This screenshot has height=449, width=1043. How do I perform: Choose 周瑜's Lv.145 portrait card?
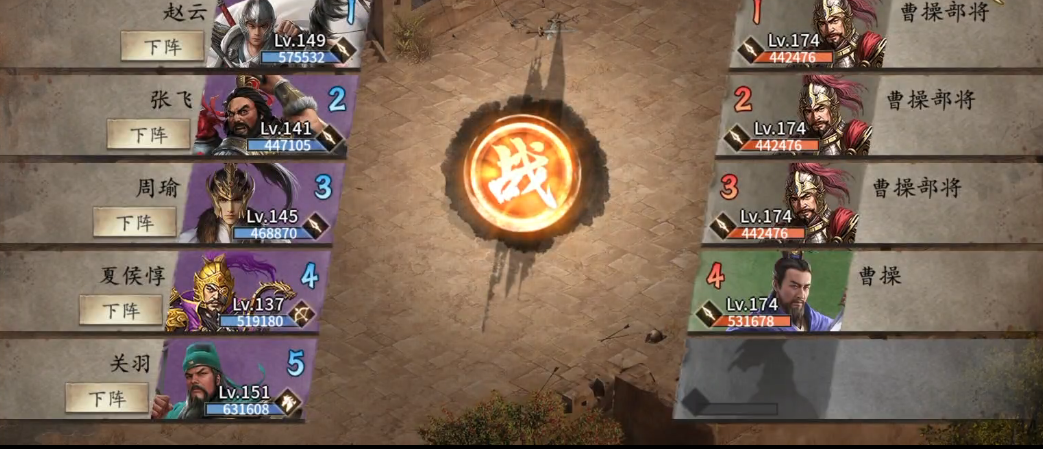263,203
